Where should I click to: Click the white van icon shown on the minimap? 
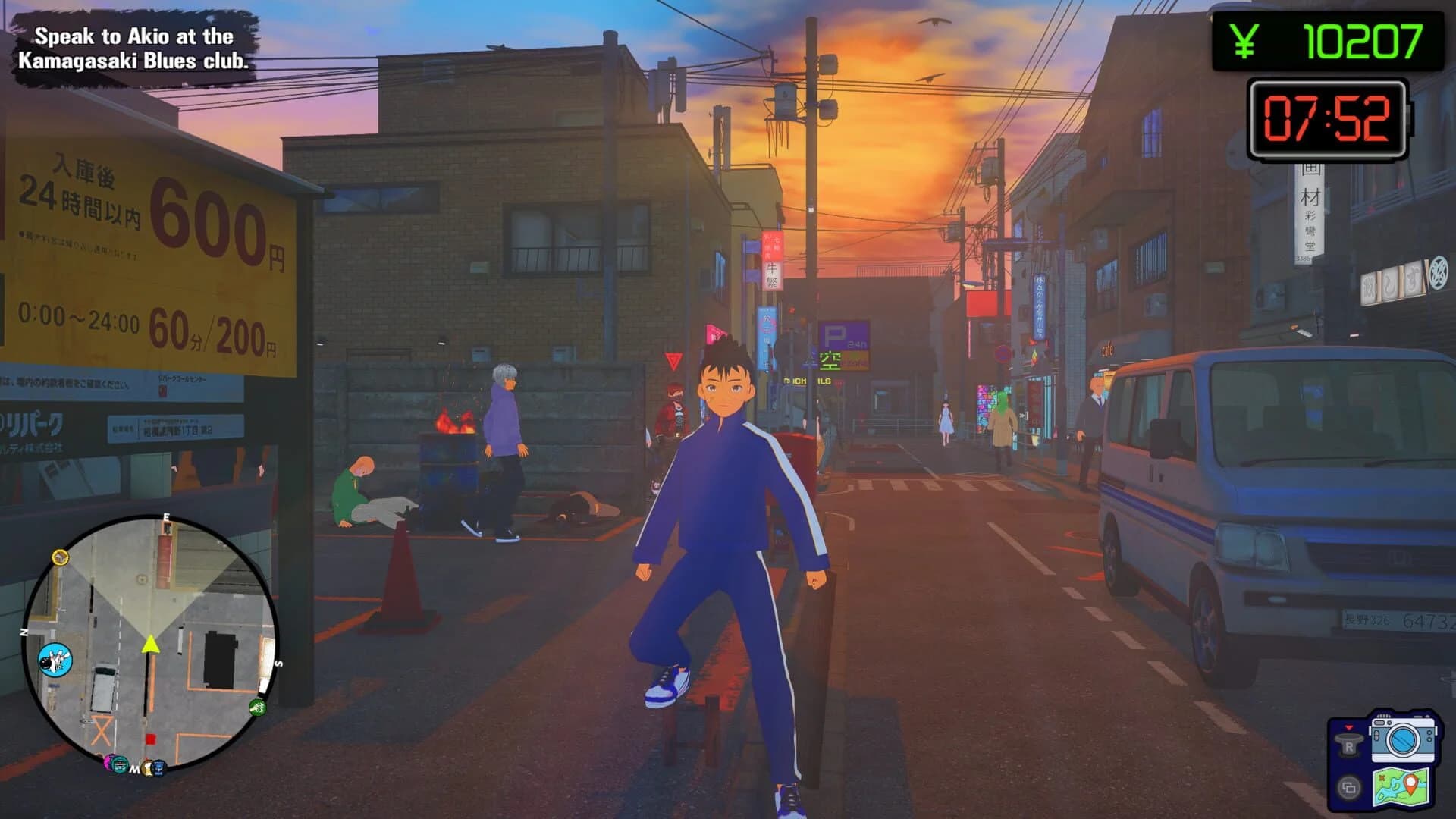coord(104,689)
